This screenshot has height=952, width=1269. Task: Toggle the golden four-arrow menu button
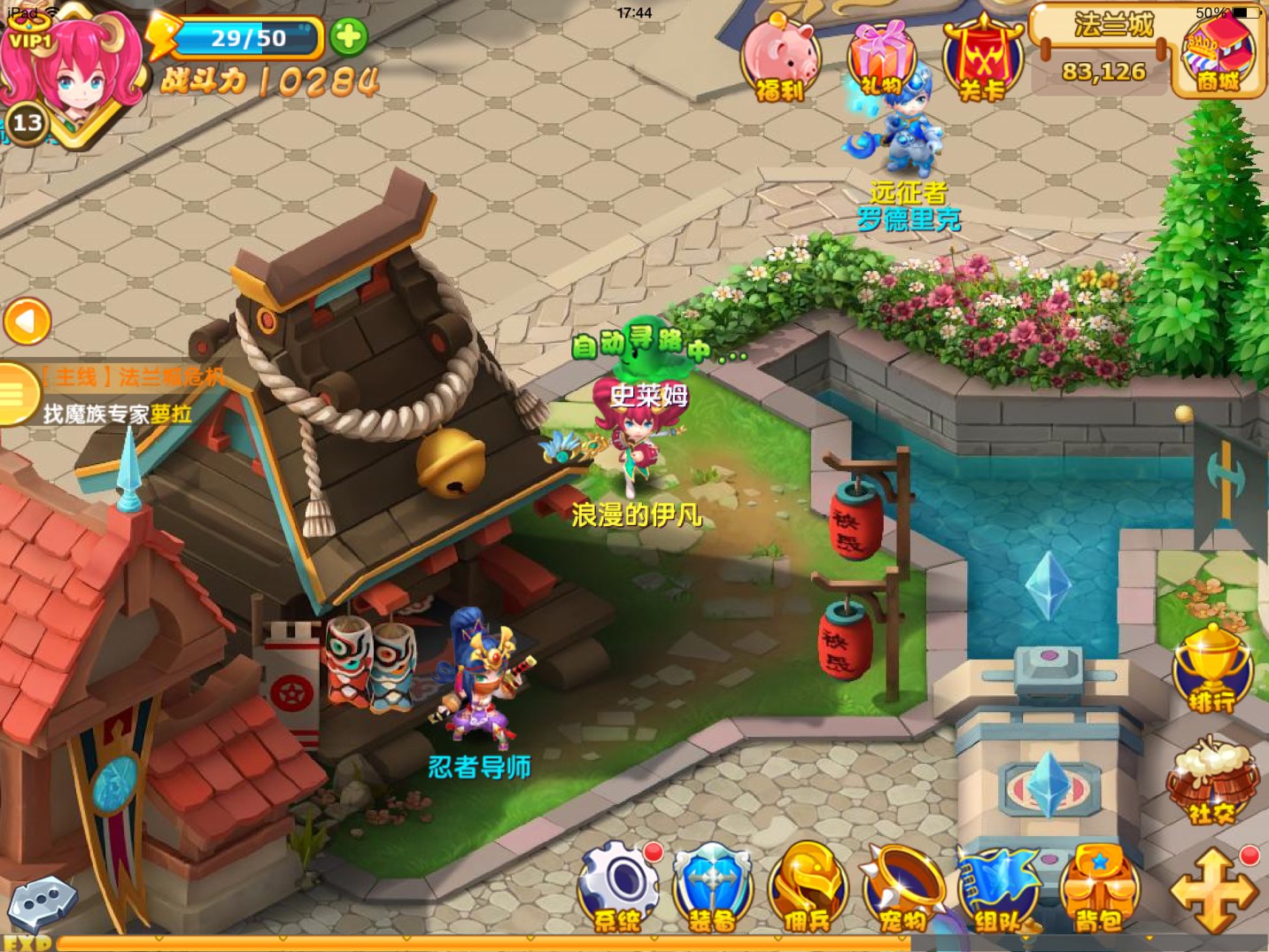(1214, 890)
